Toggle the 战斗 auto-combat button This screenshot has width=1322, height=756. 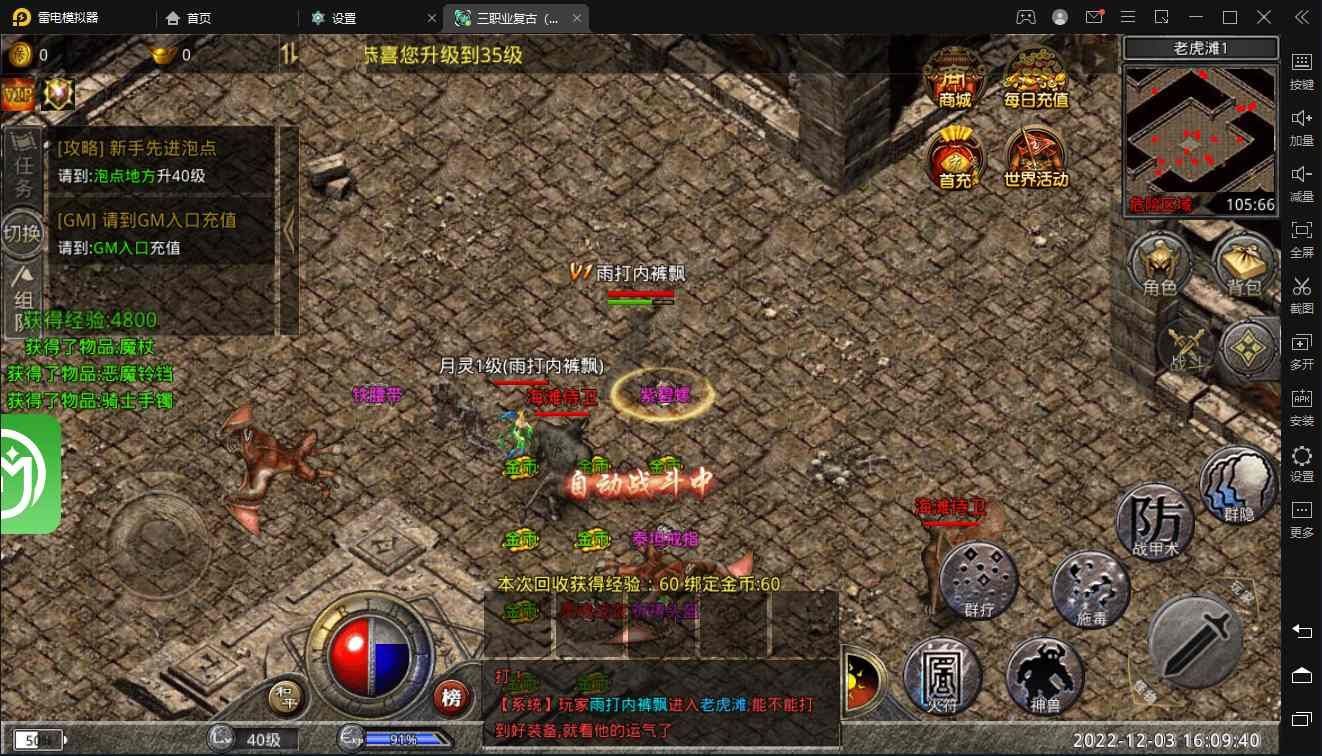coord(1187,347)
